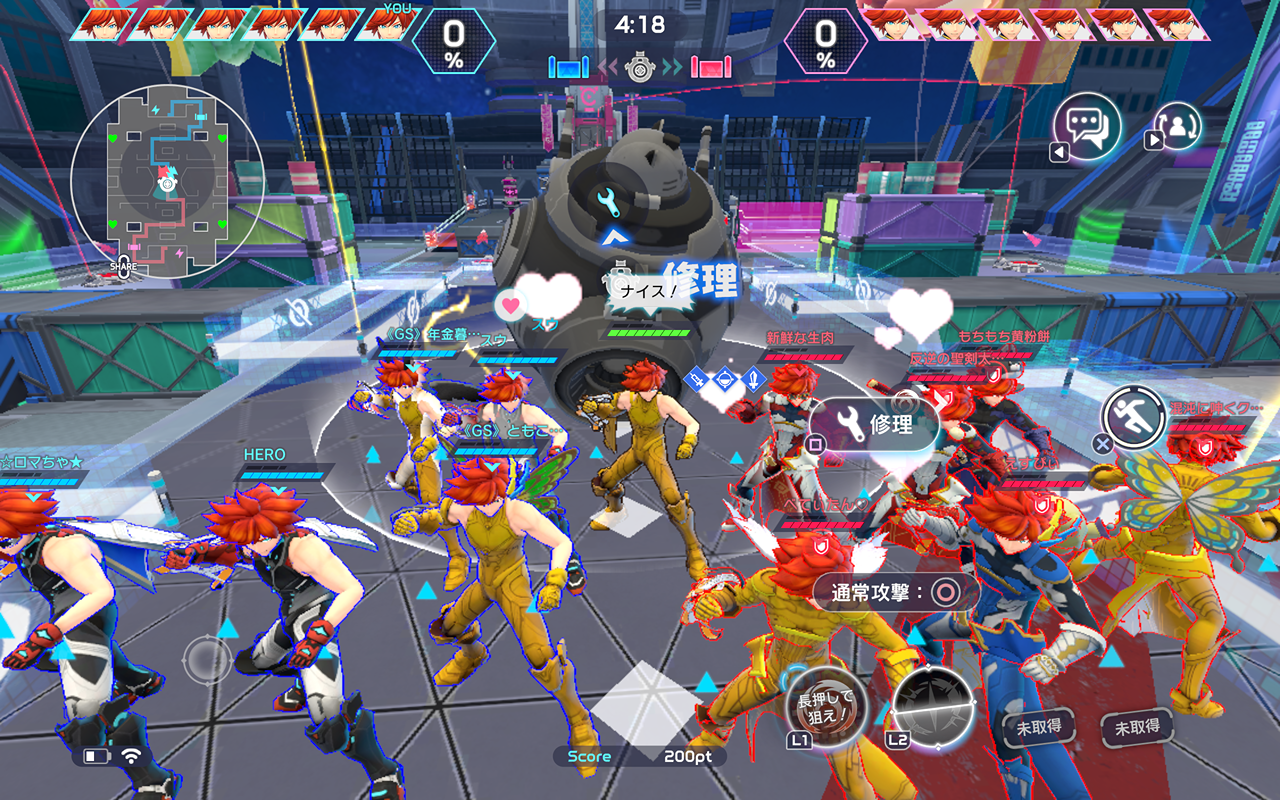Touch the virtual joystick circle
The height and width of the screenshot is (800, 1280).
point(208,660)
